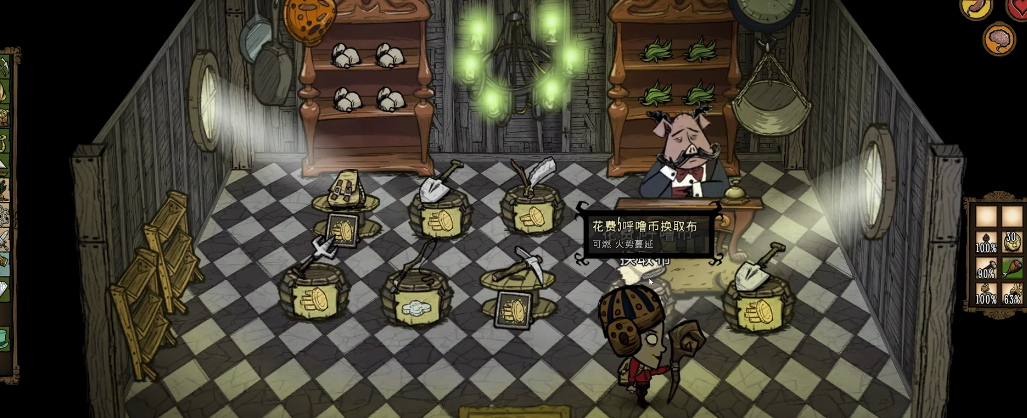Pick the backpack item at 90% durability
1027x418 pixels.
(x=986, y=268)
